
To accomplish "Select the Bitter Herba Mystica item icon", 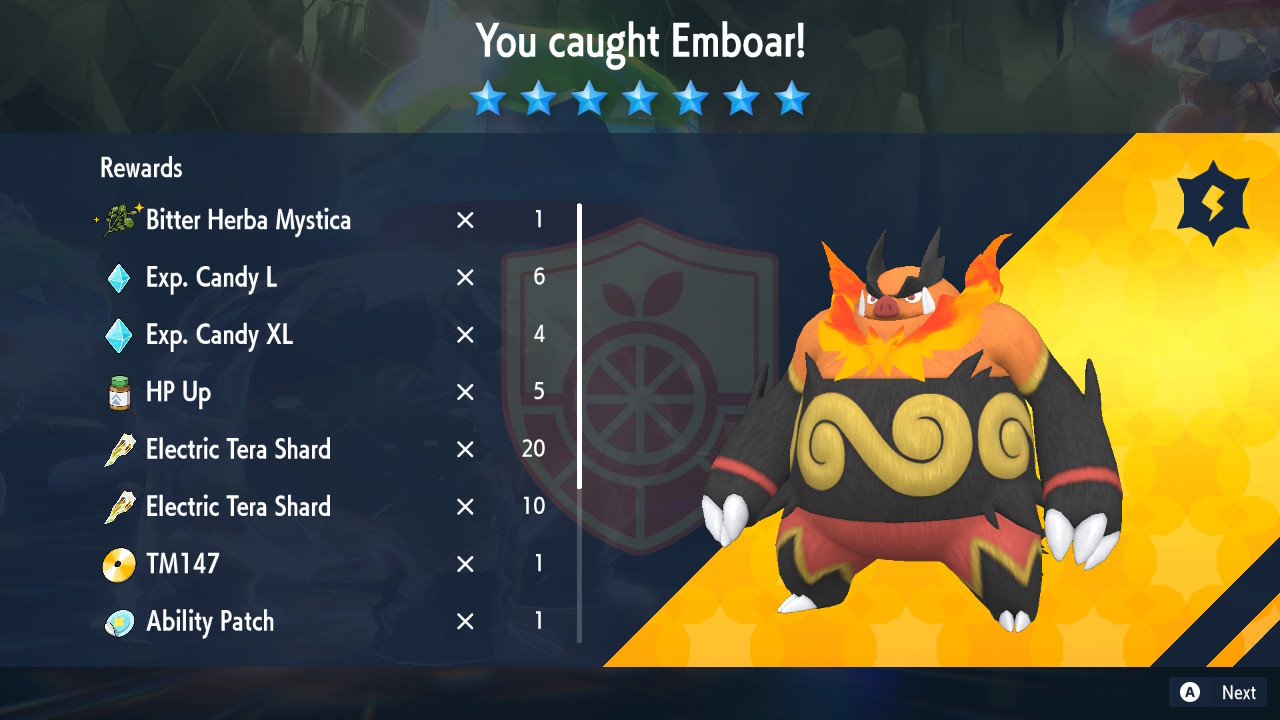I will tap(120, 220).
